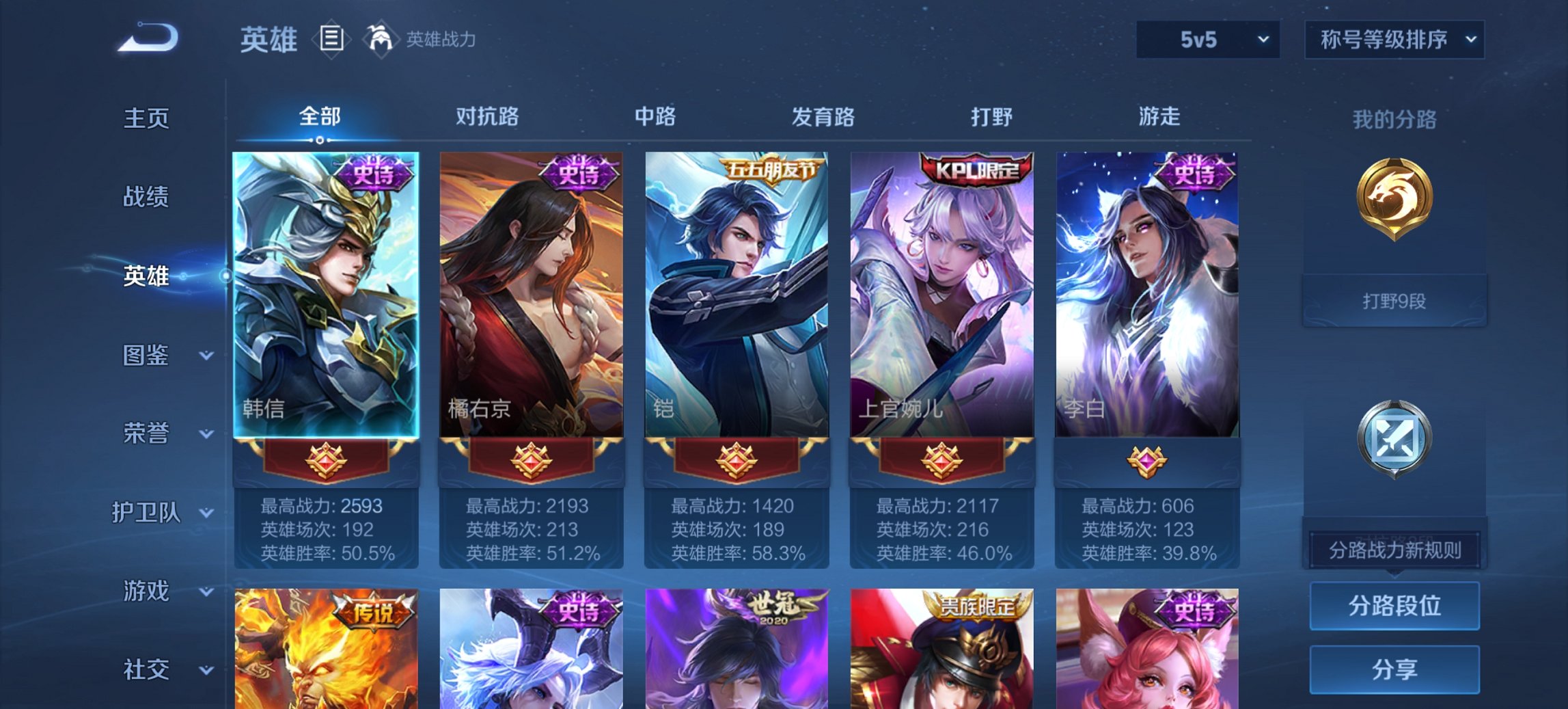This screenshot has height=709, width=1568.
Task: Click the 英雄战力 helmet icon
Action: coord(381,40)
